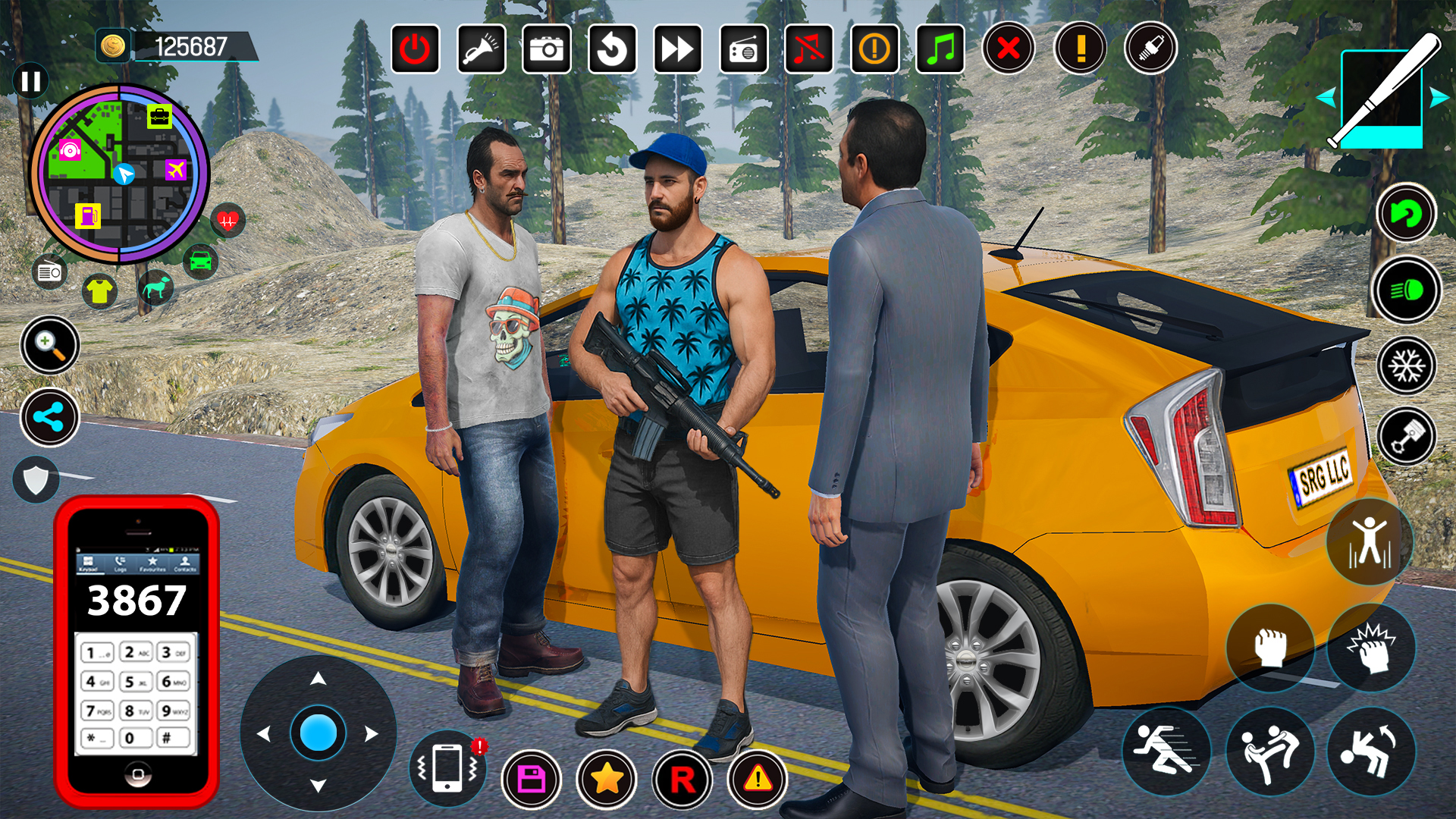1456x819 pixels.
Task: Select the radio icon in the top toolbar
Action: coord(743,49)
